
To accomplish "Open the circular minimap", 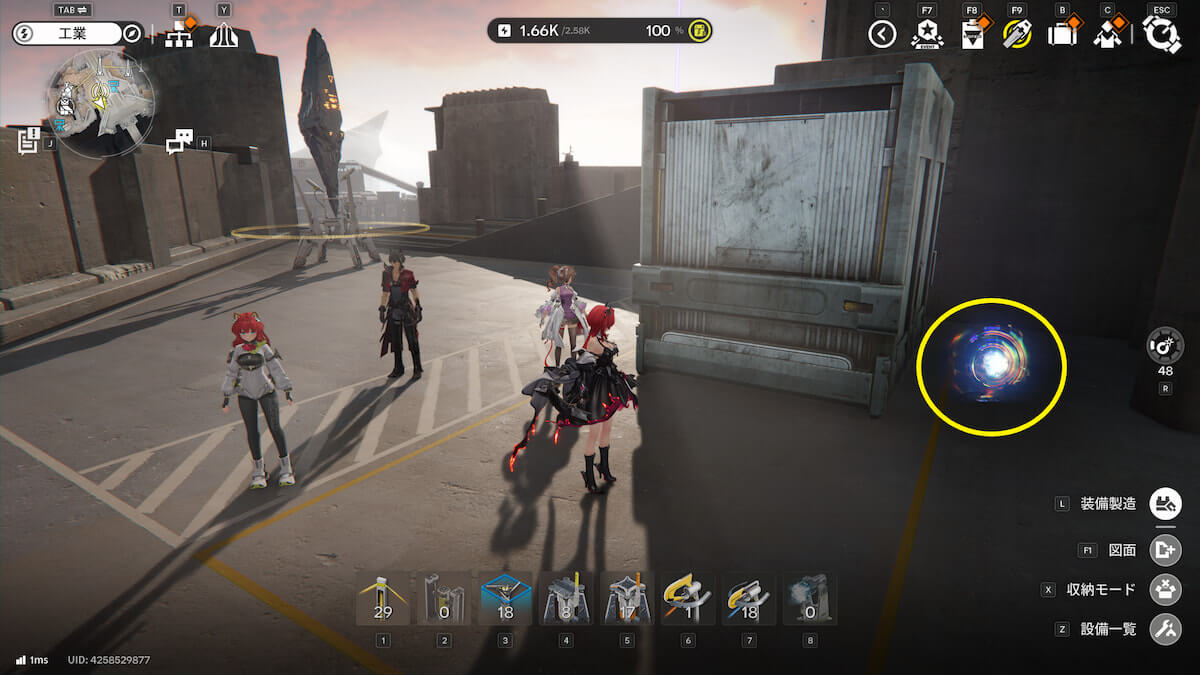I will pyautogui.click(x=100, y=101).
